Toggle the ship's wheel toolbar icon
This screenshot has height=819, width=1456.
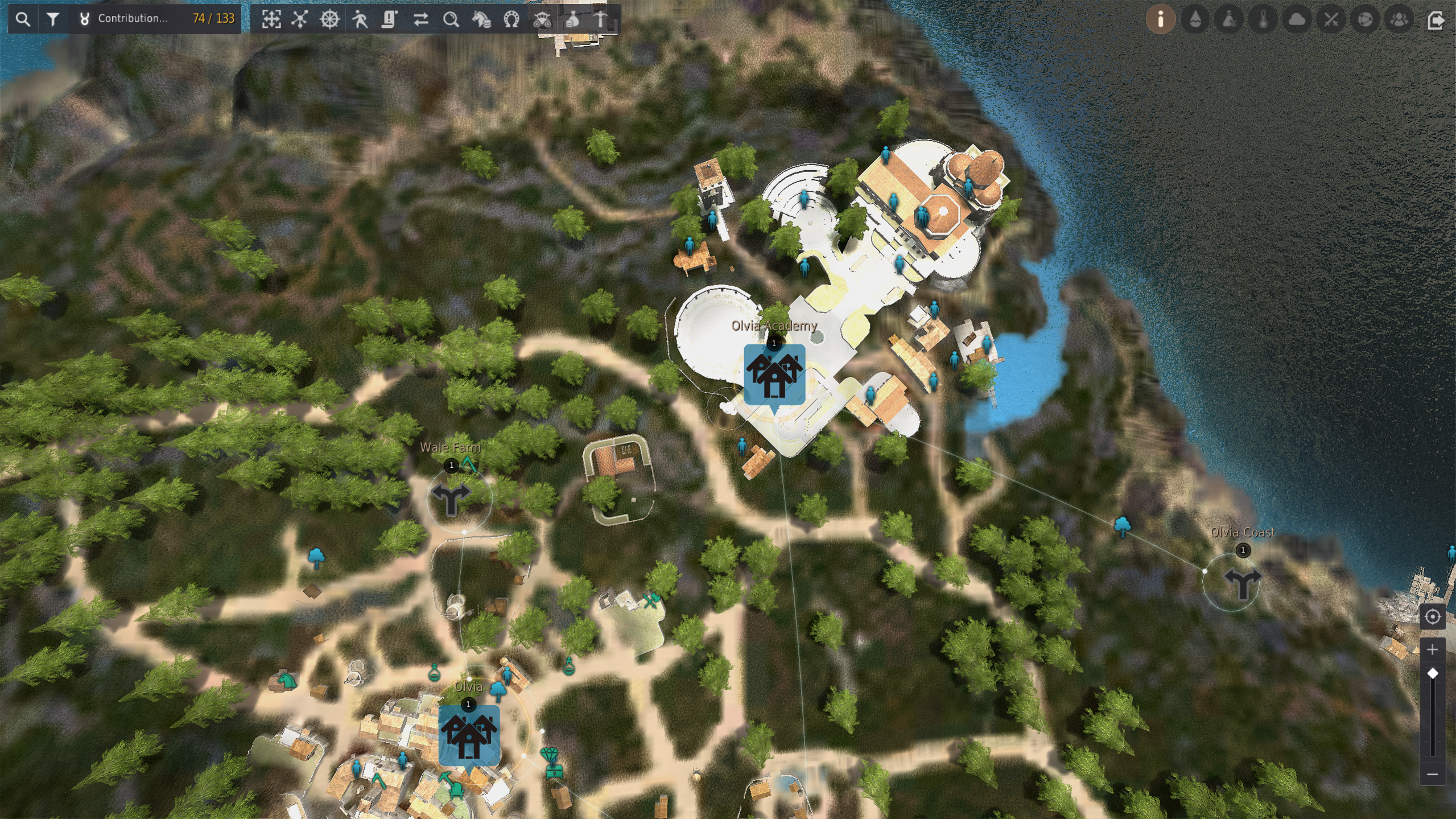(330, 19)
